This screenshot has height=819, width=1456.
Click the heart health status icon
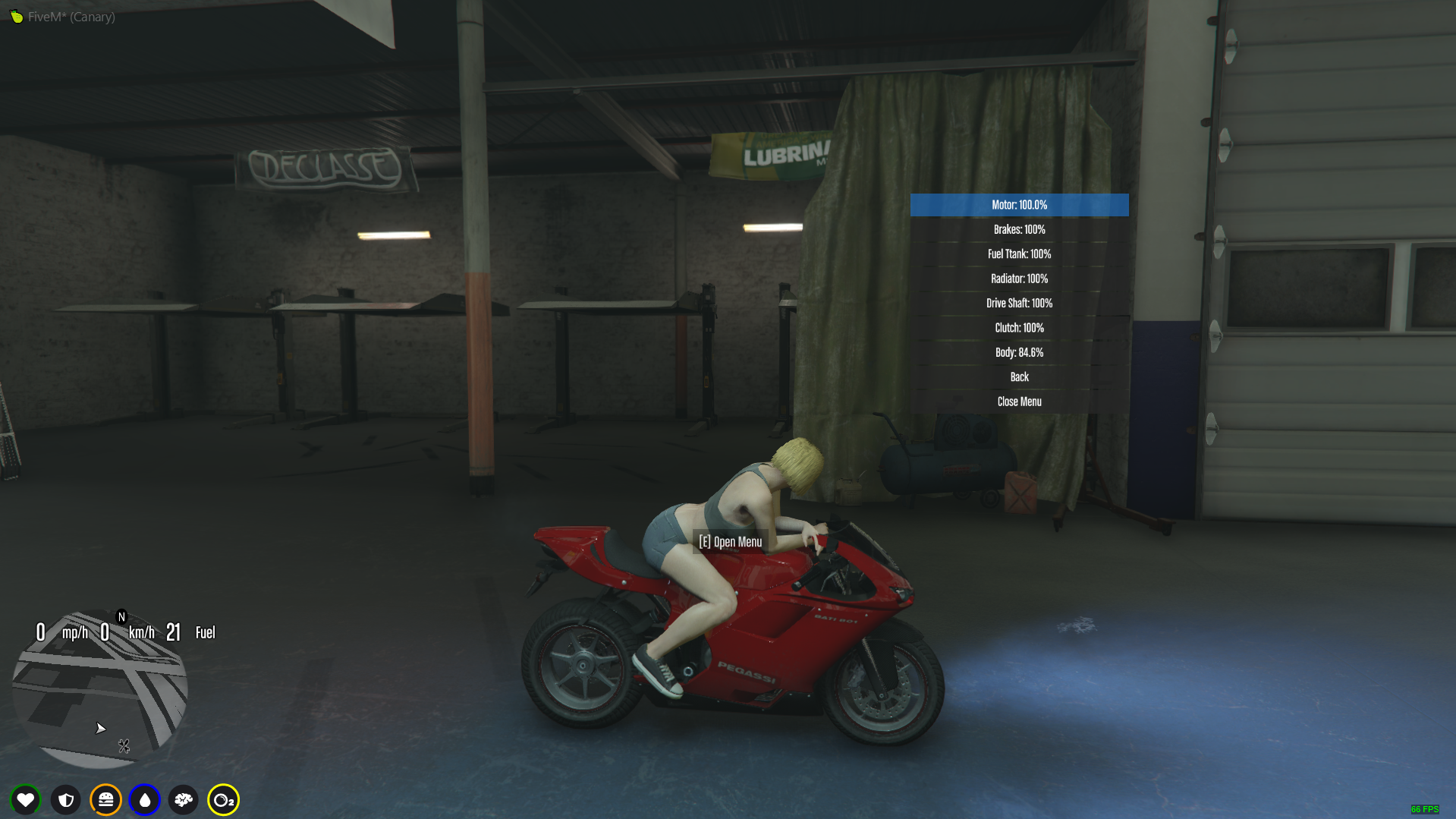click(26, 799)
